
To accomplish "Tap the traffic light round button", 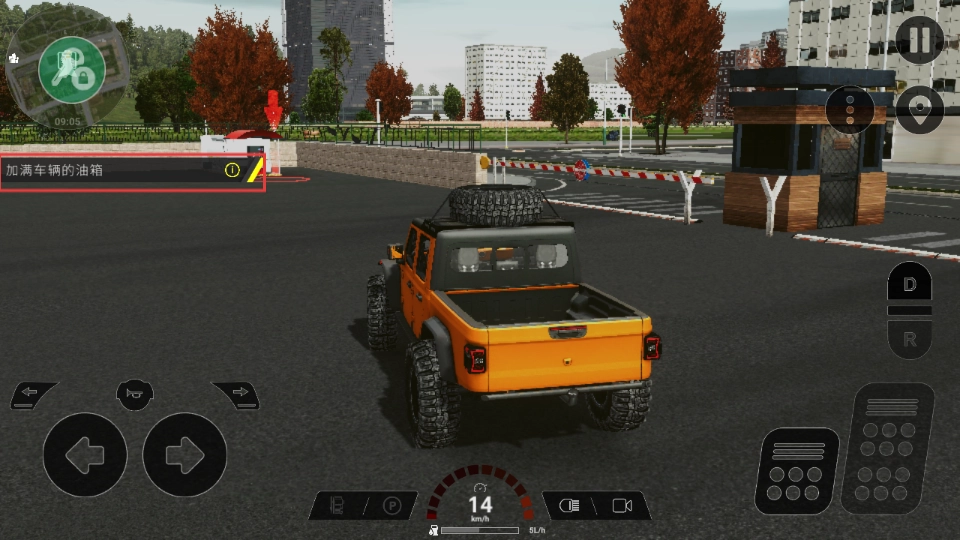I will click(x=850, y=109).
